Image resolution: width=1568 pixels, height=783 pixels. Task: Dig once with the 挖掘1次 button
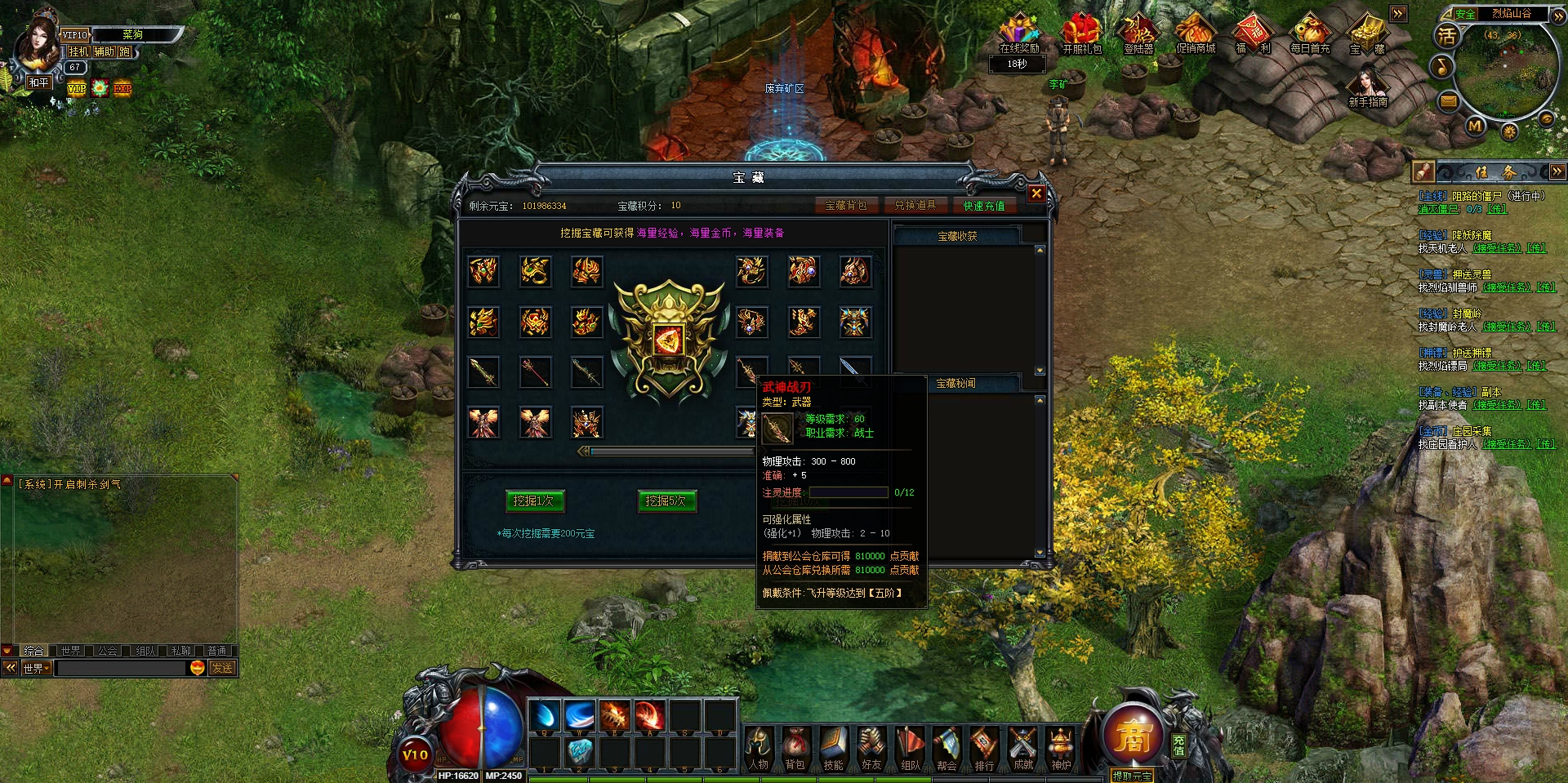tap(534, 500)
